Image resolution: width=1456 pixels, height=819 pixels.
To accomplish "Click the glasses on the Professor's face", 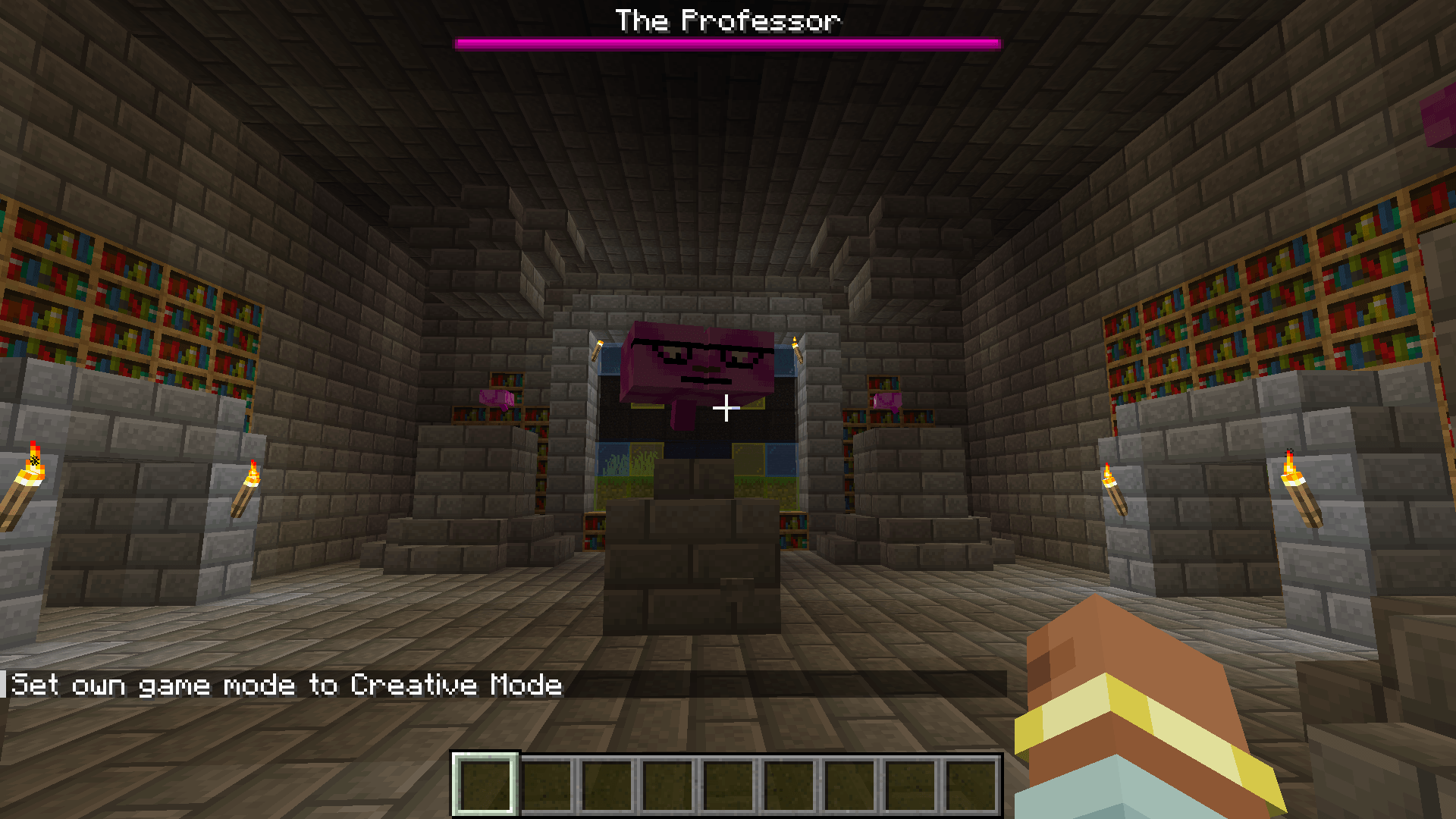I will (x=705, y=347).
